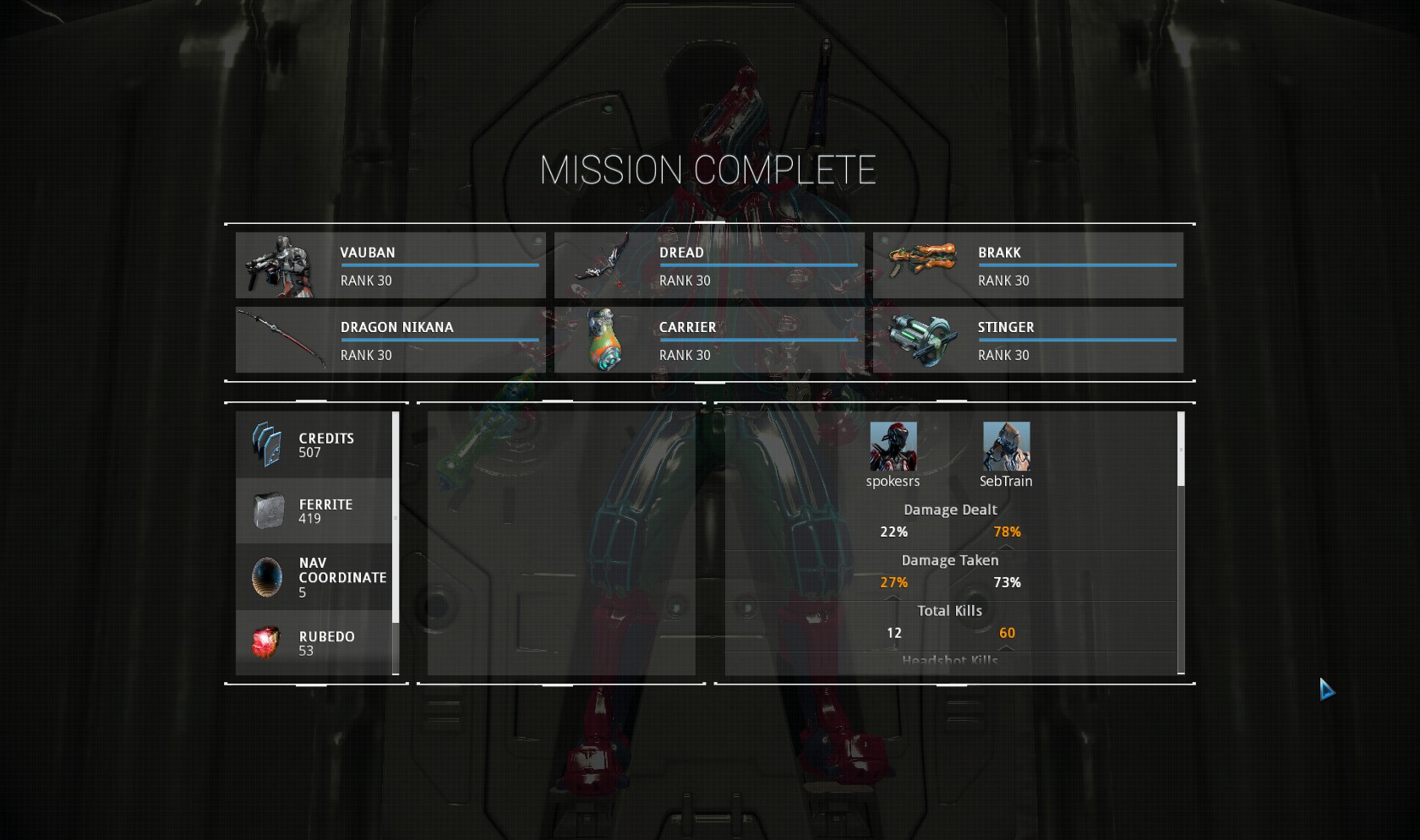Click SebTrain player avatar

point(1006,447)
